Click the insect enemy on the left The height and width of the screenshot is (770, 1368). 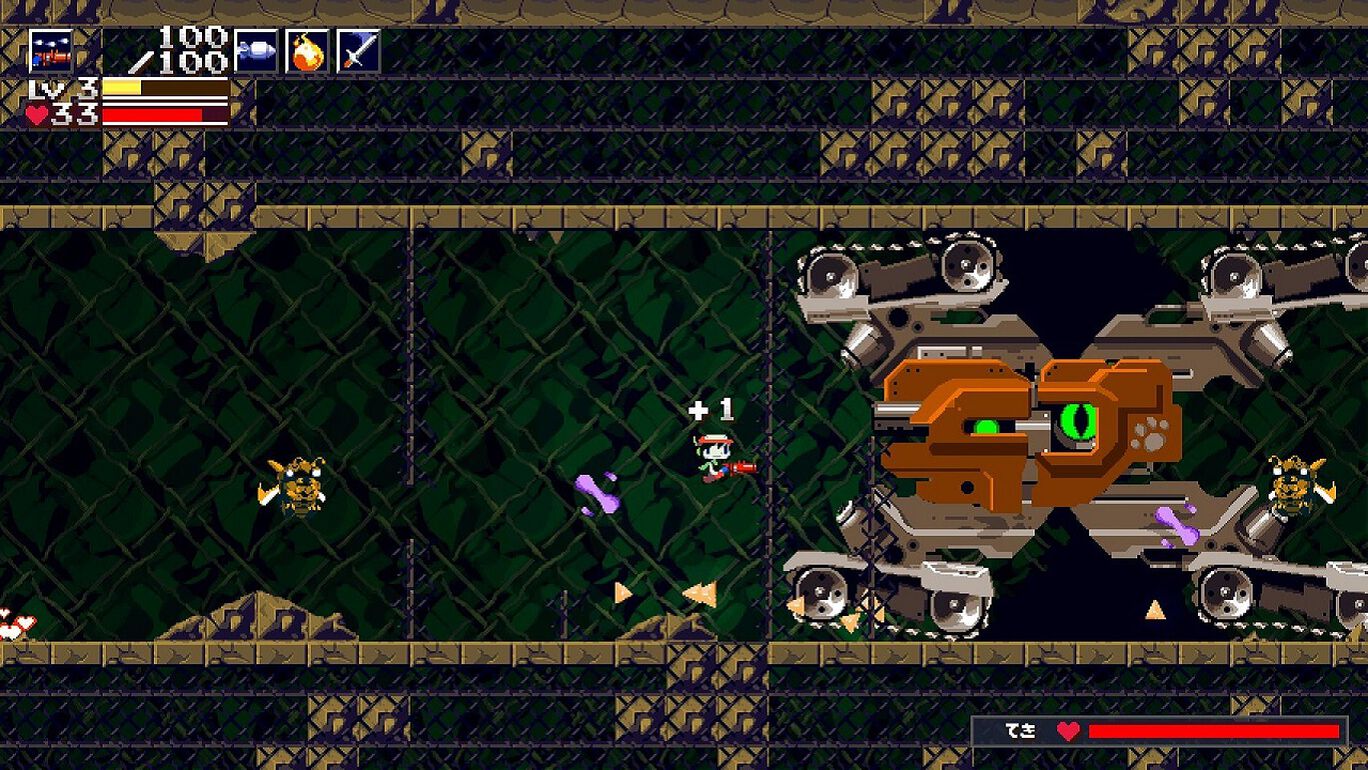[295, 490]
